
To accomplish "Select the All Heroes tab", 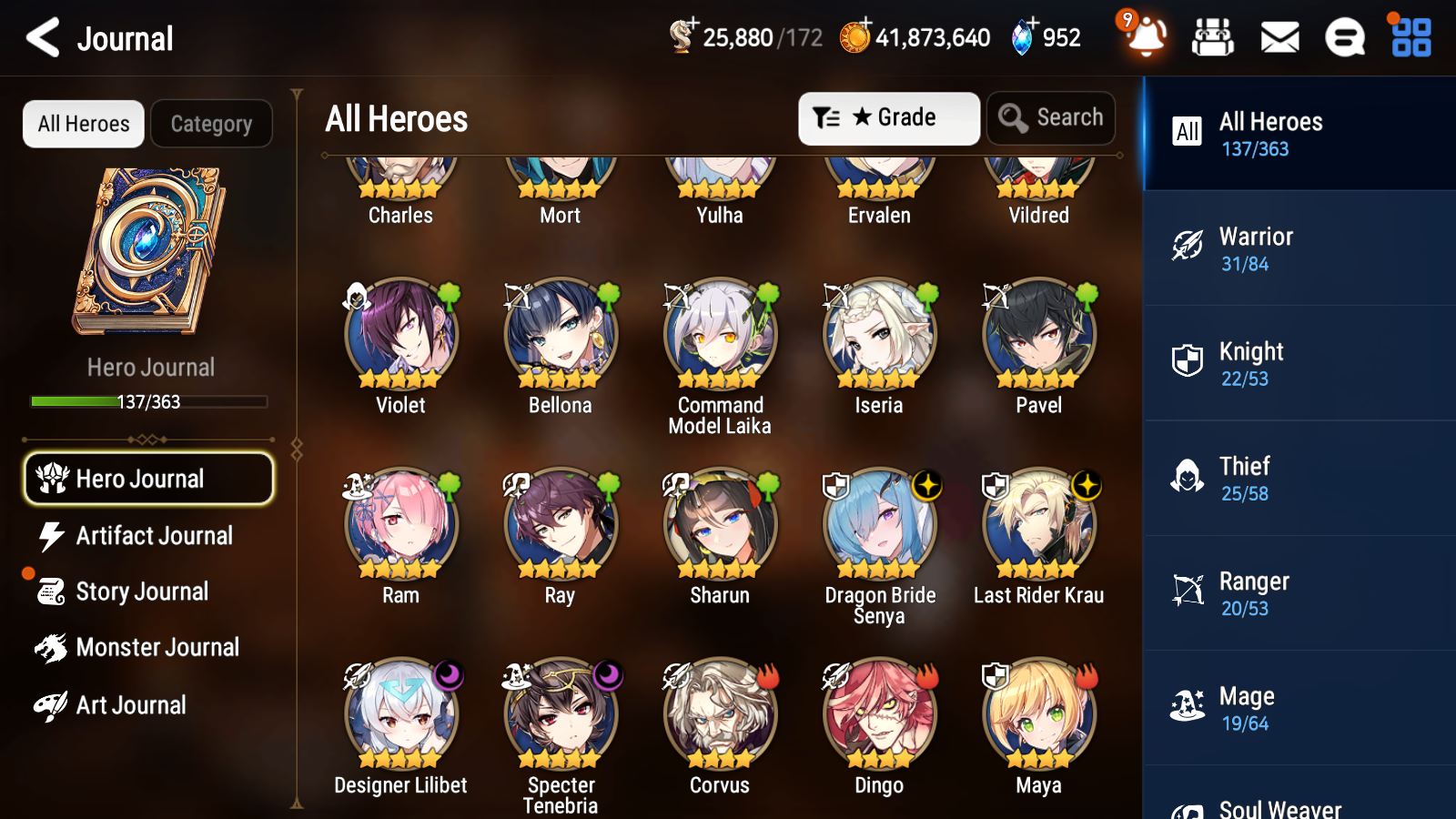I will (83, 124).
